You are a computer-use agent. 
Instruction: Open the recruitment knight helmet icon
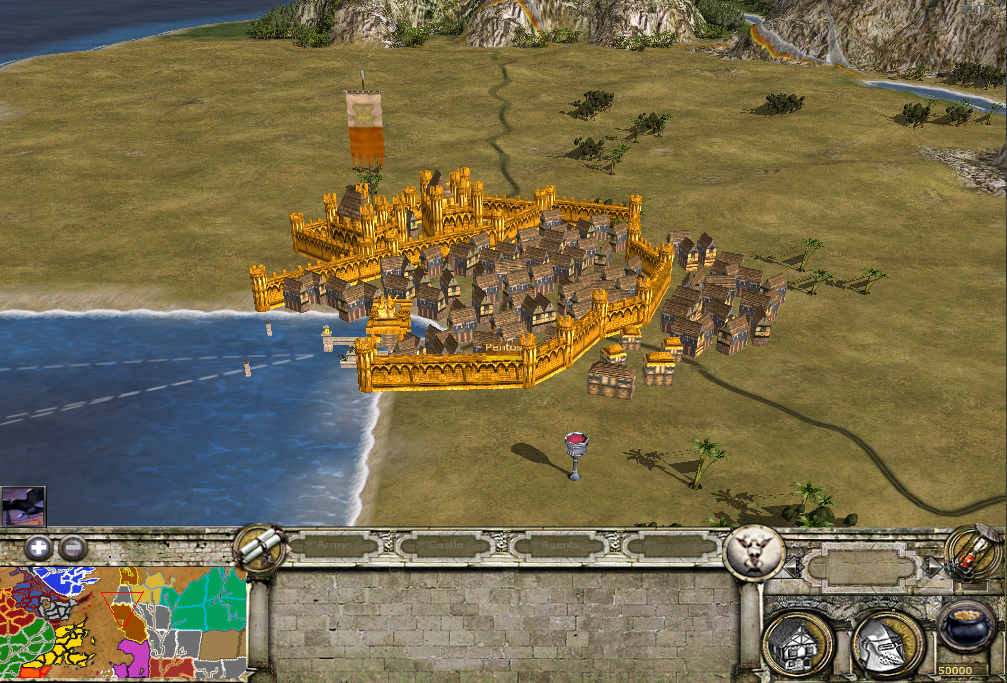coord(885,643)
